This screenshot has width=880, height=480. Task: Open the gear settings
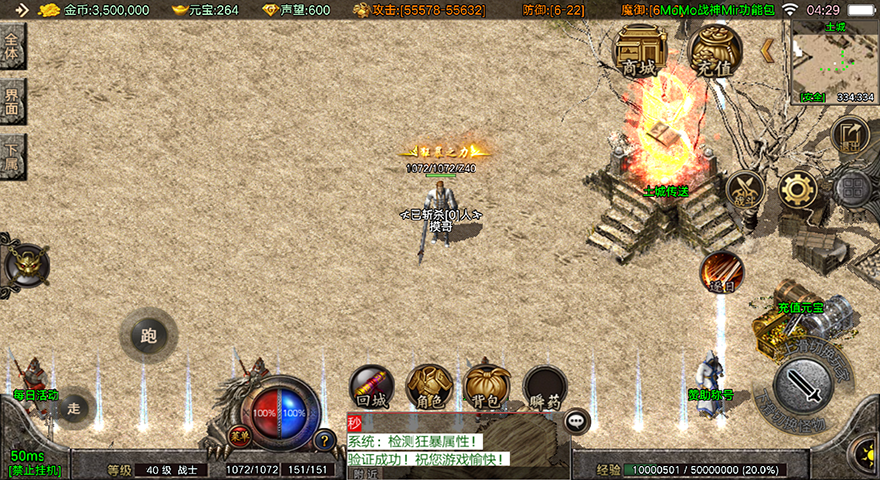797,189
